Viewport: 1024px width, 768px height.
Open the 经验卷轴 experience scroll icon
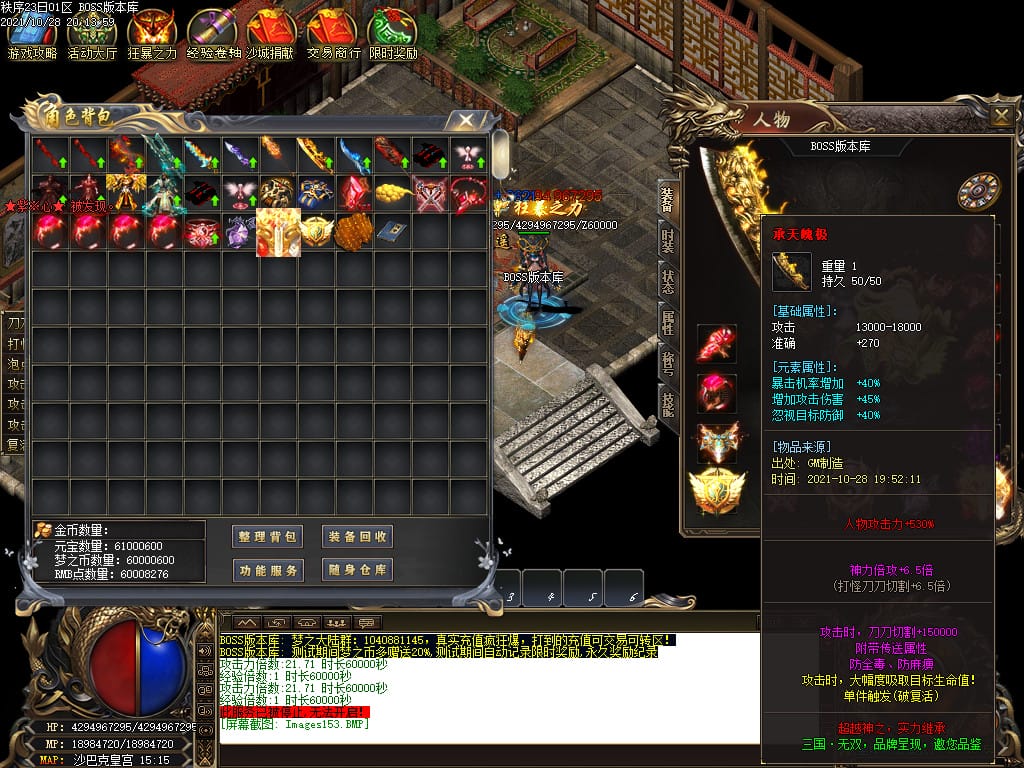coord(213,34)
